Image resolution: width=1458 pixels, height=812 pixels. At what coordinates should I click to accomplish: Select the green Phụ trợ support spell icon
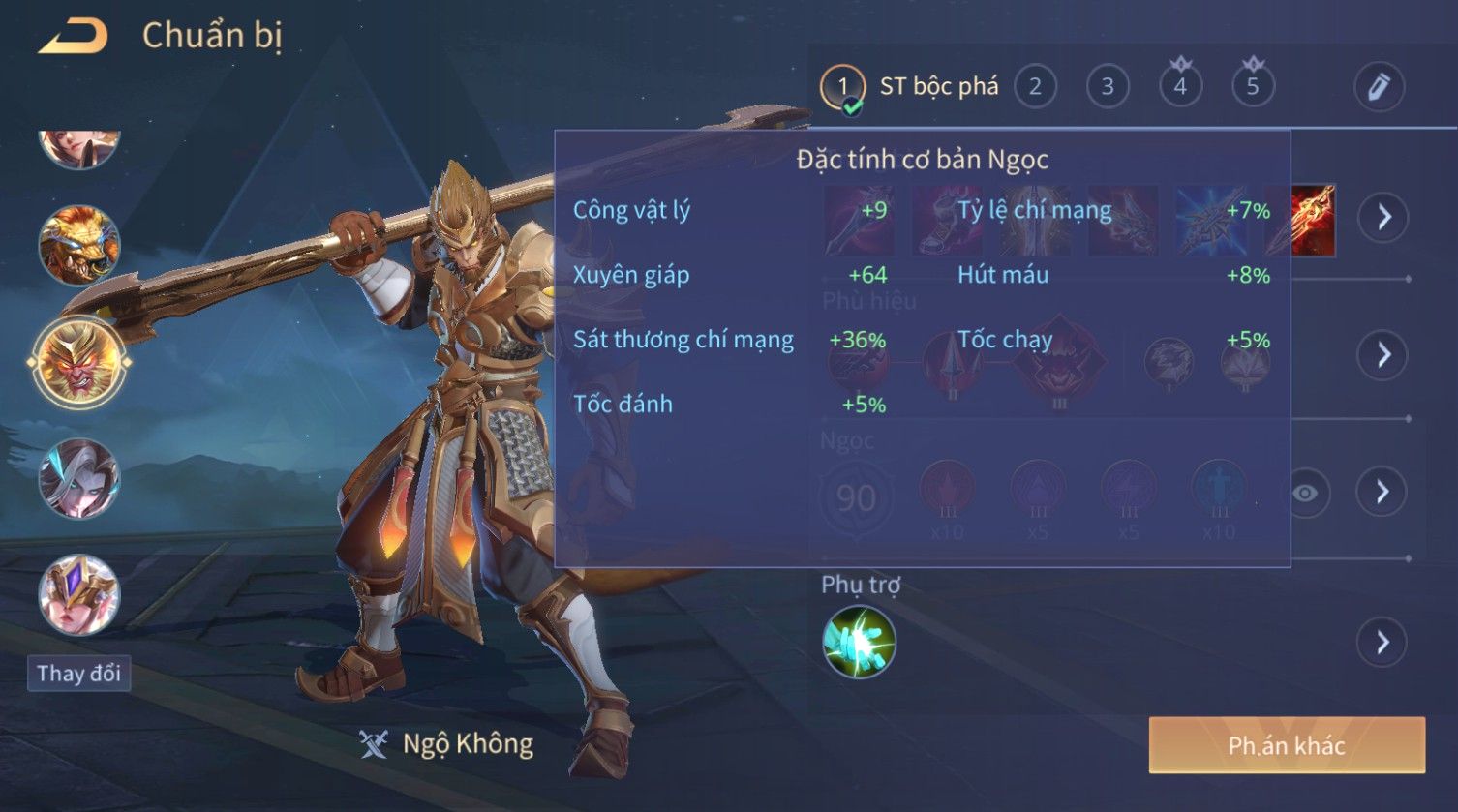pos(859,642)
